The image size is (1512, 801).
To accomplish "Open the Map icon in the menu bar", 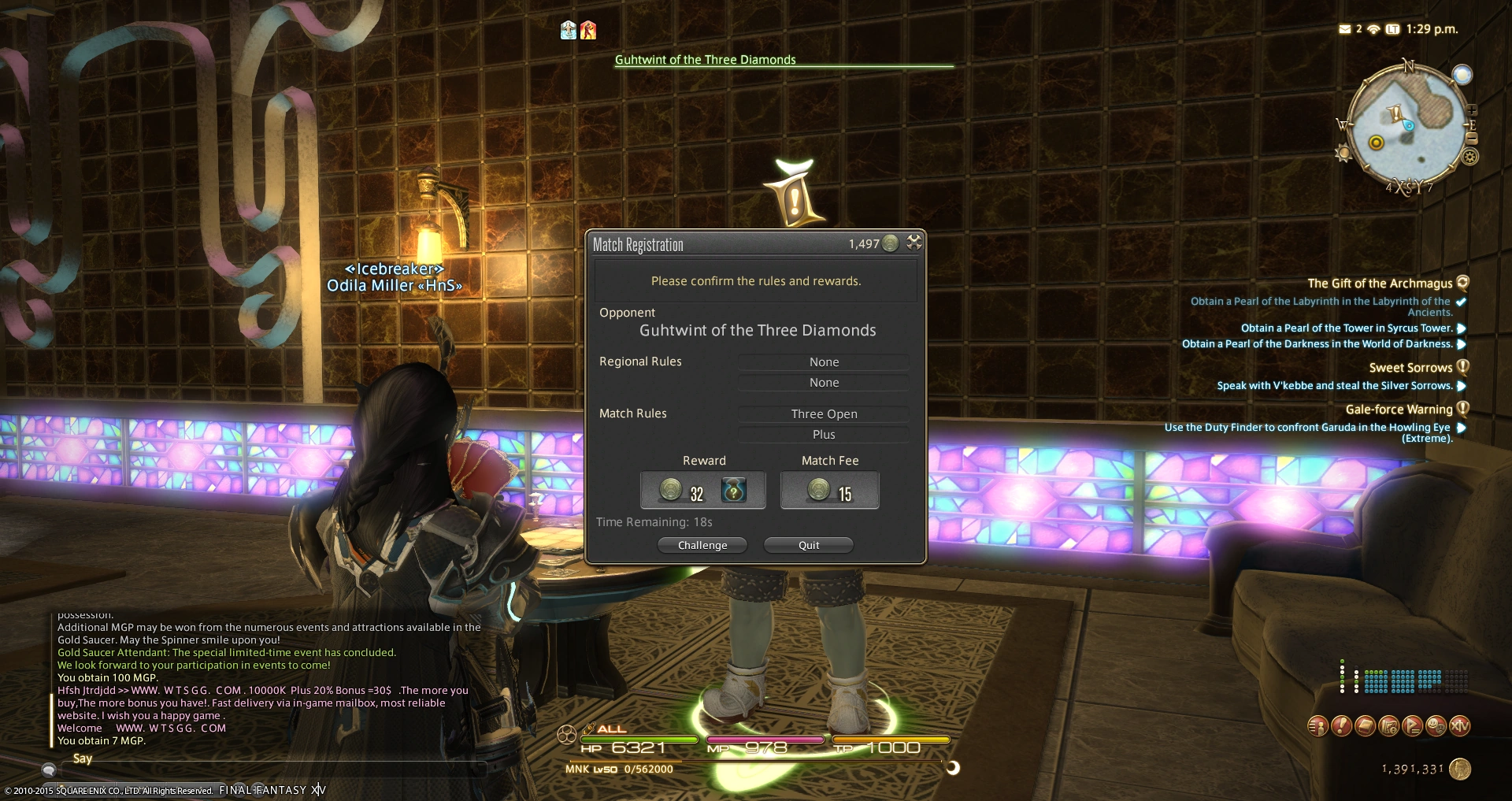I will point(1388,726).
